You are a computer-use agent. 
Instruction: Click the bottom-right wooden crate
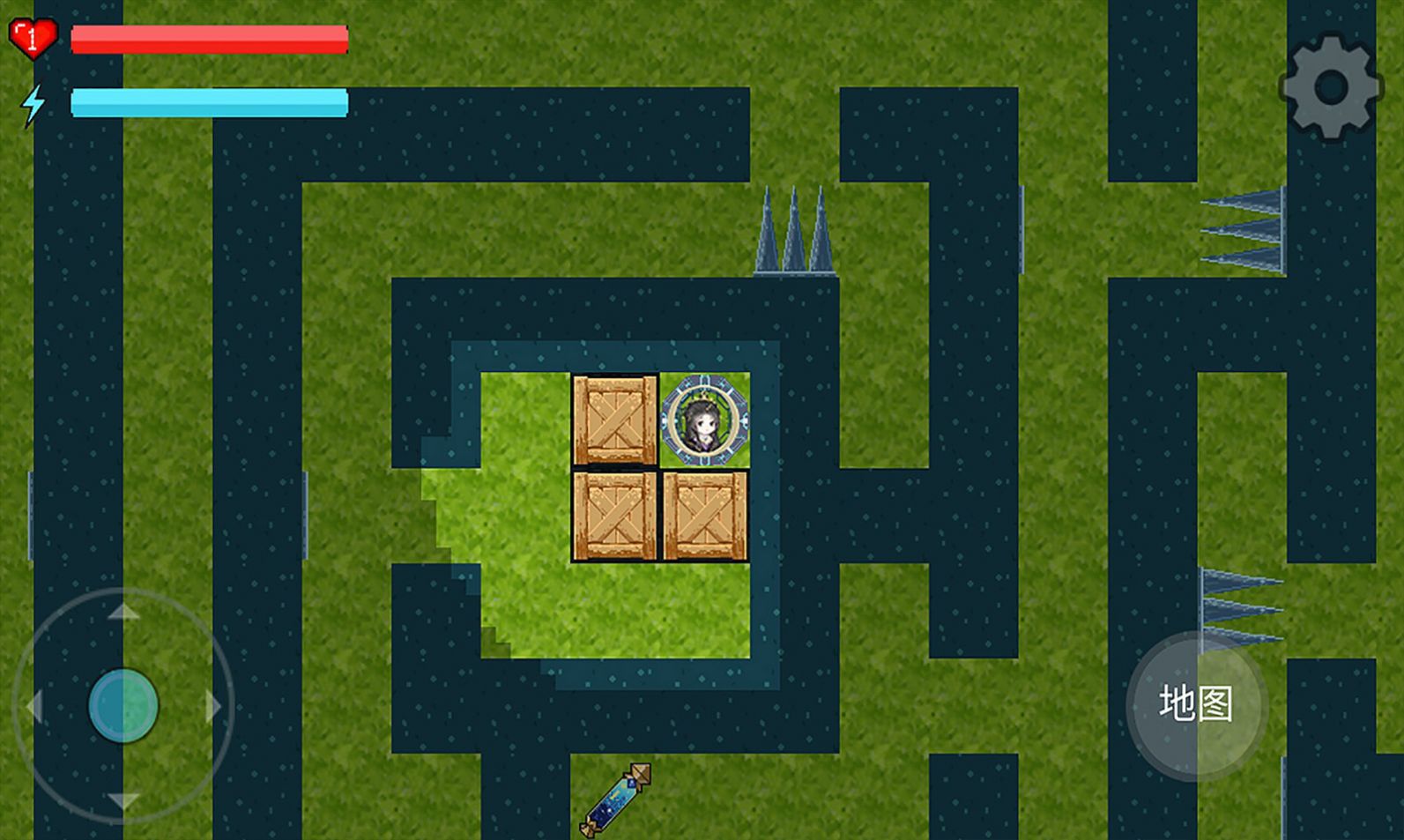coord(705,516)
